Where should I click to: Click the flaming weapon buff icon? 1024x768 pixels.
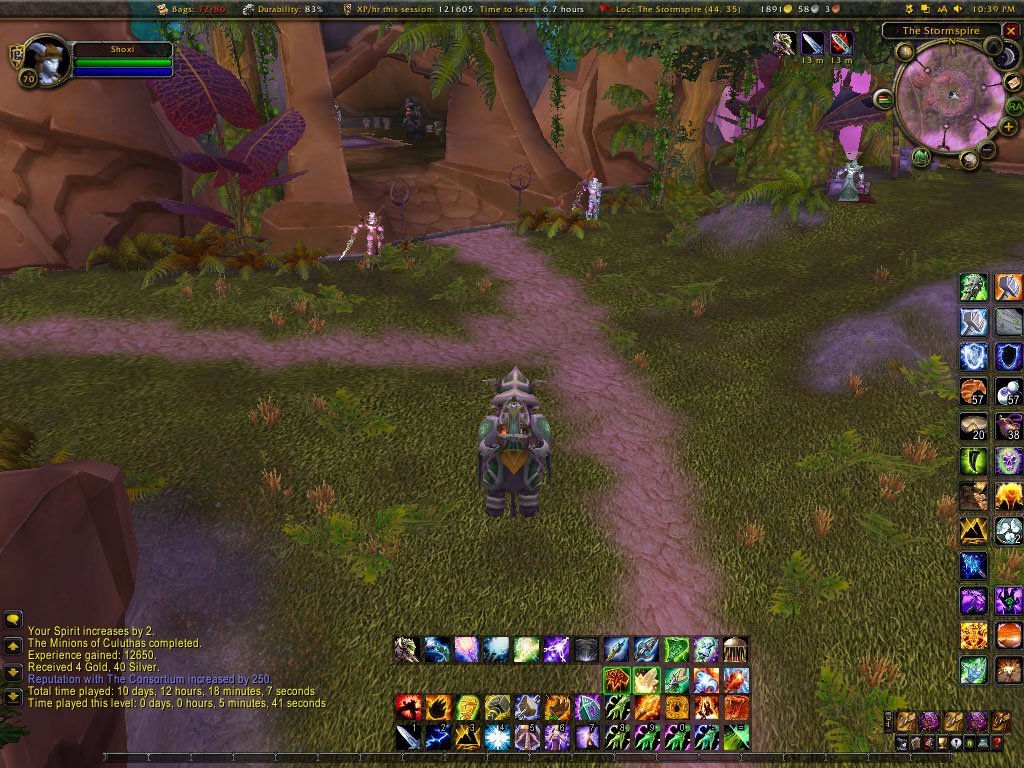tap(842, 43)
